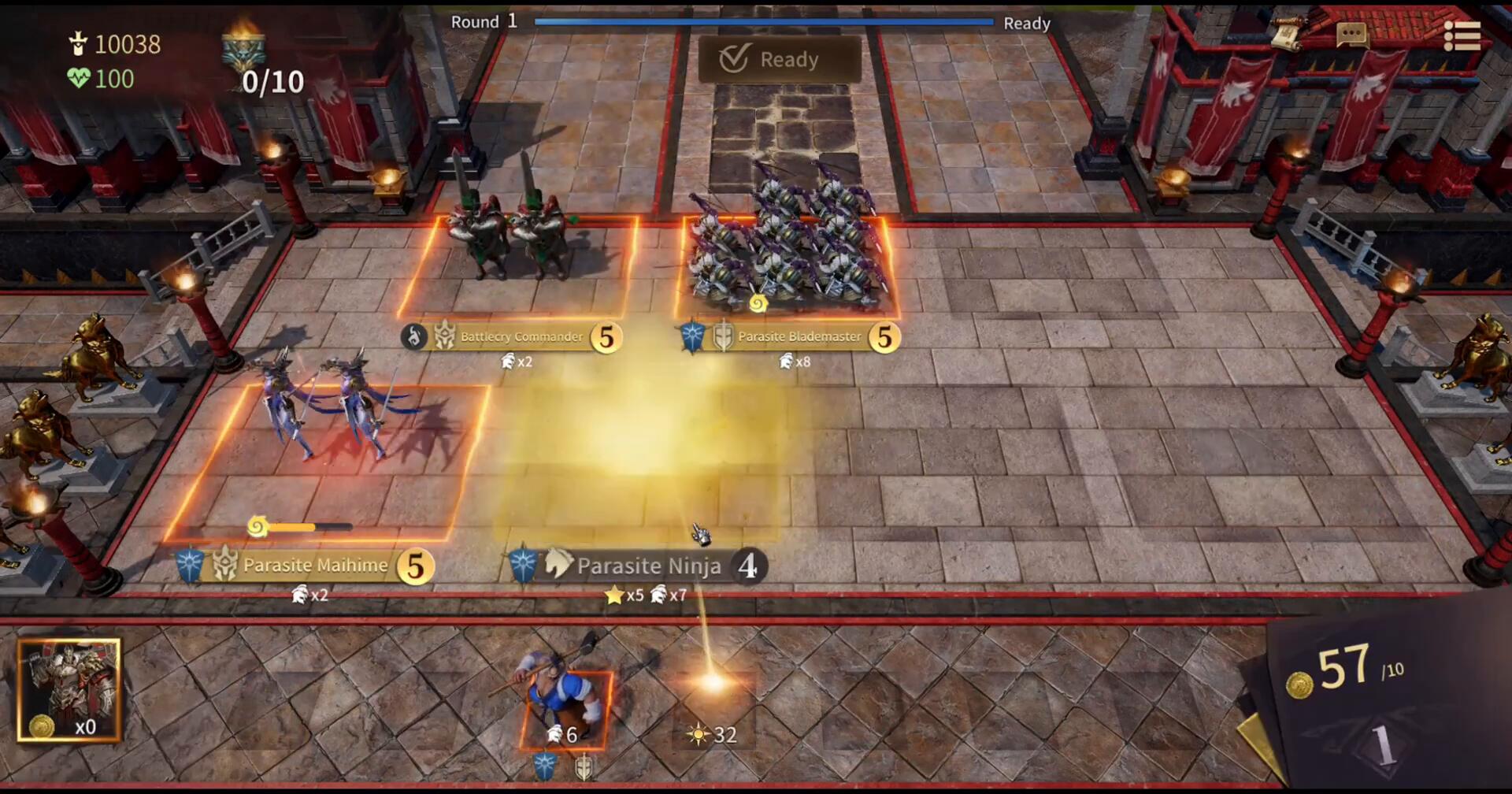The width and height of the screenshot is (1512, 794).
Task: Open the chat speech bubble
Action: (1351, 34)
